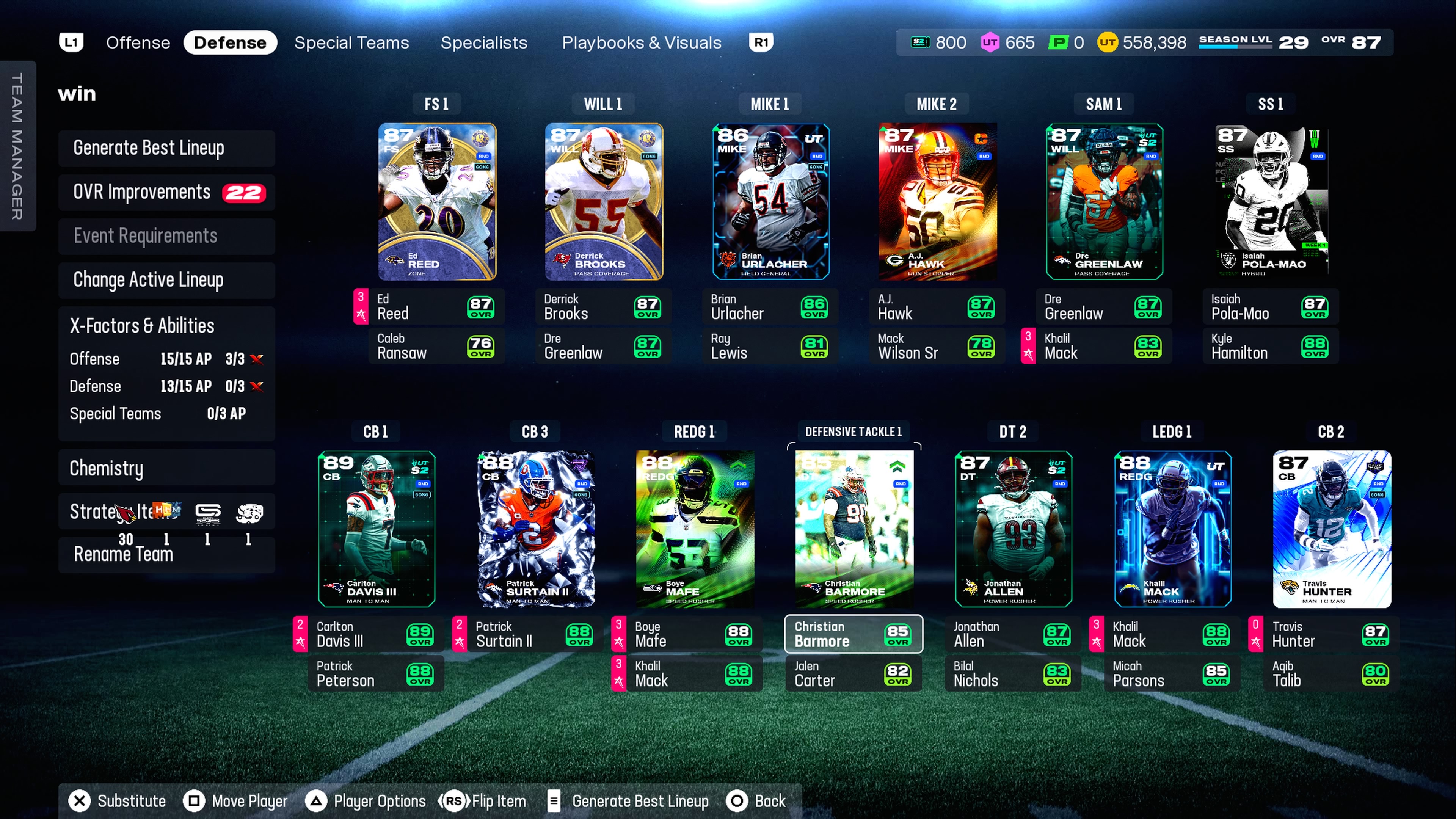Viewport: 1456px width, 819px height.
Task: Choose backup Jalen Carter row
Action: (853, 674)
